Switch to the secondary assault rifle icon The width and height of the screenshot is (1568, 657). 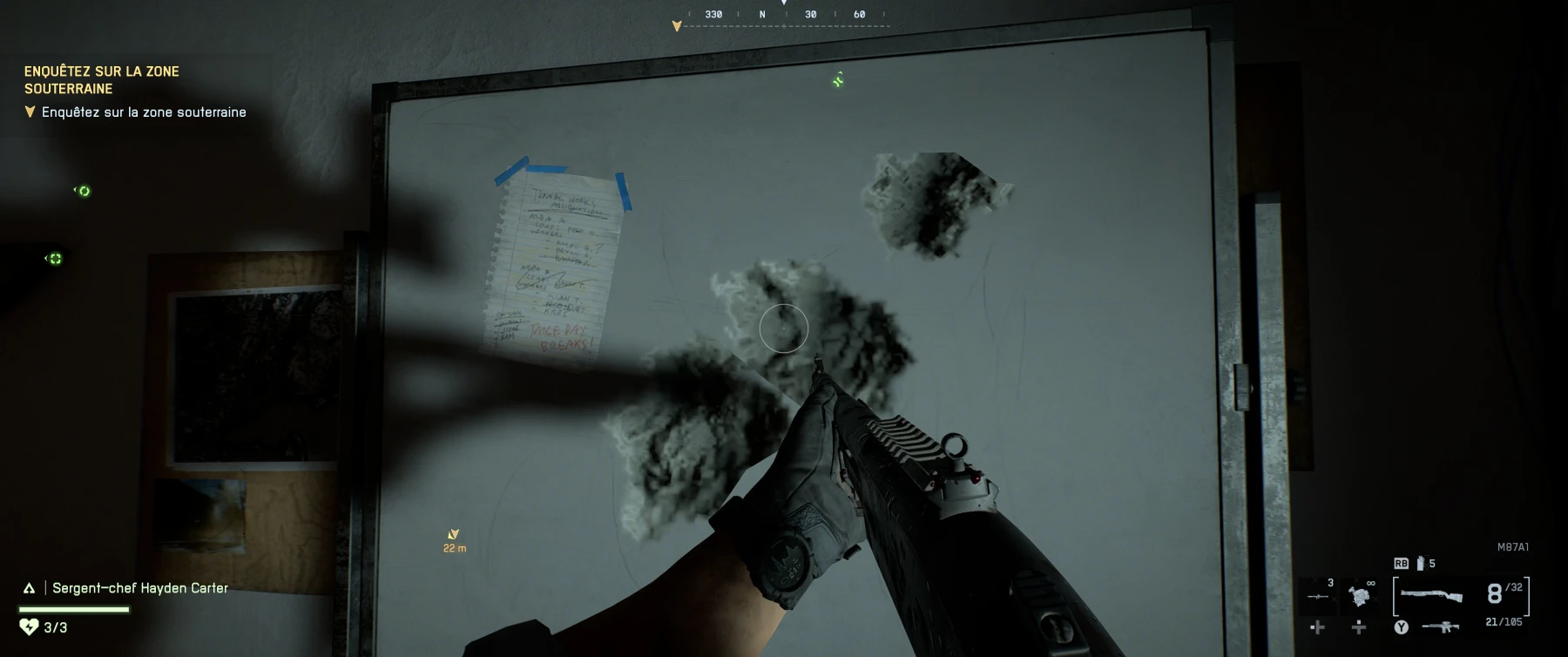1440,627
